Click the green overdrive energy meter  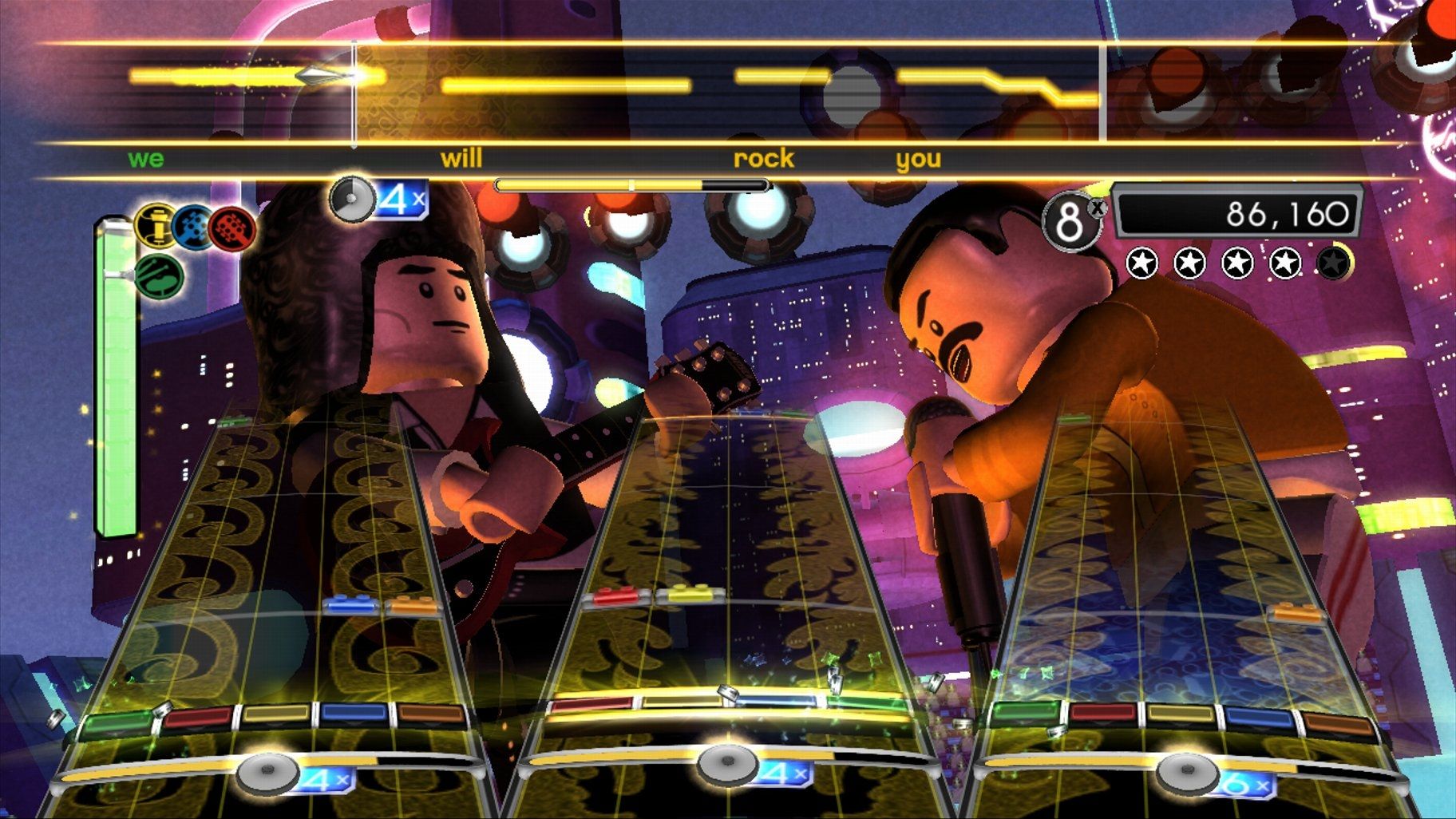(116, 383)
